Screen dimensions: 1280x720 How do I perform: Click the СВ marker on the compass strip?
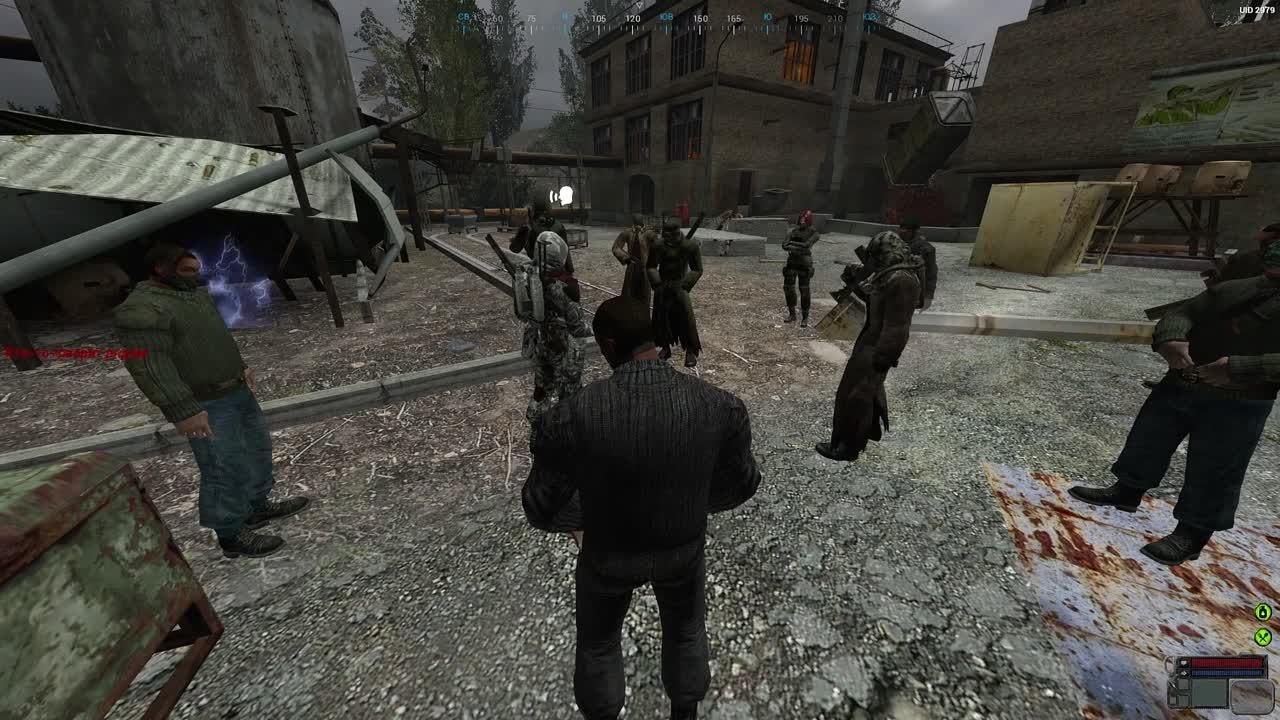(x=463, y=17)
